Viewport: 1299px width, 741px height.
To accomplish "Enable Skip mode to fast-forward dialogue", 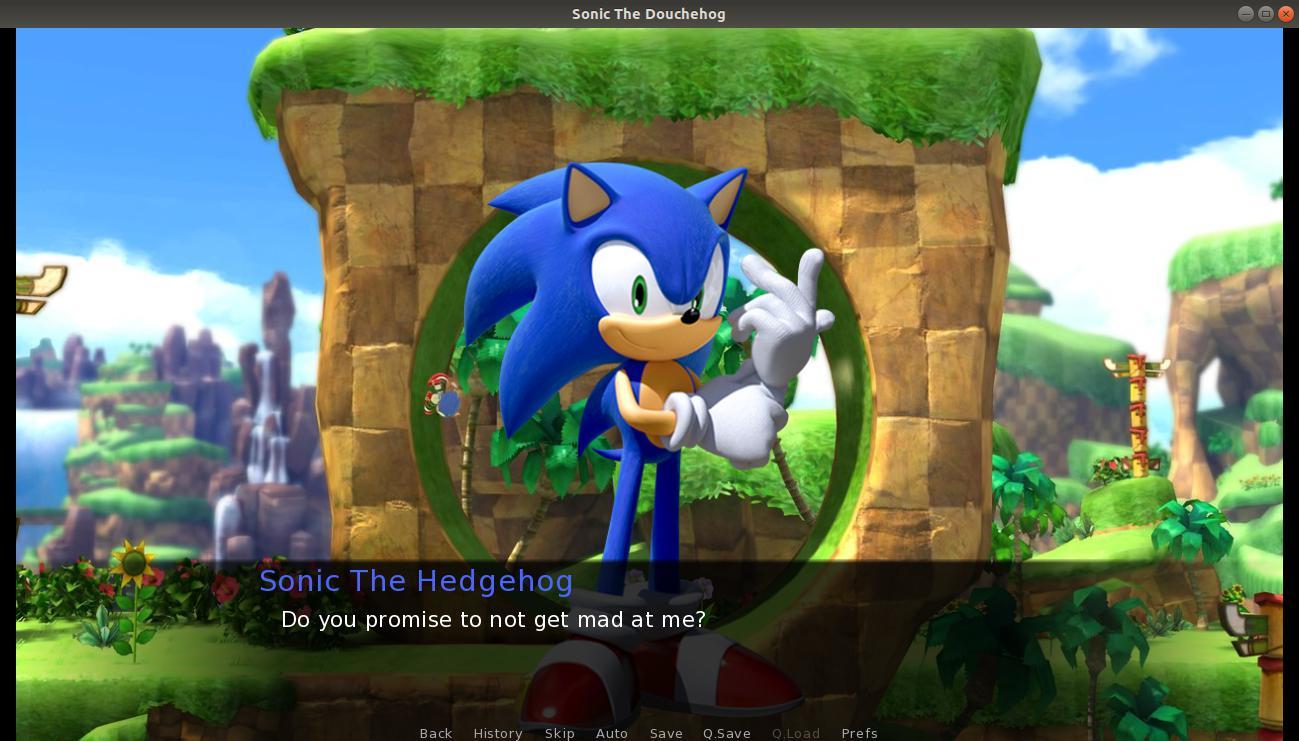I will (560, 733).
